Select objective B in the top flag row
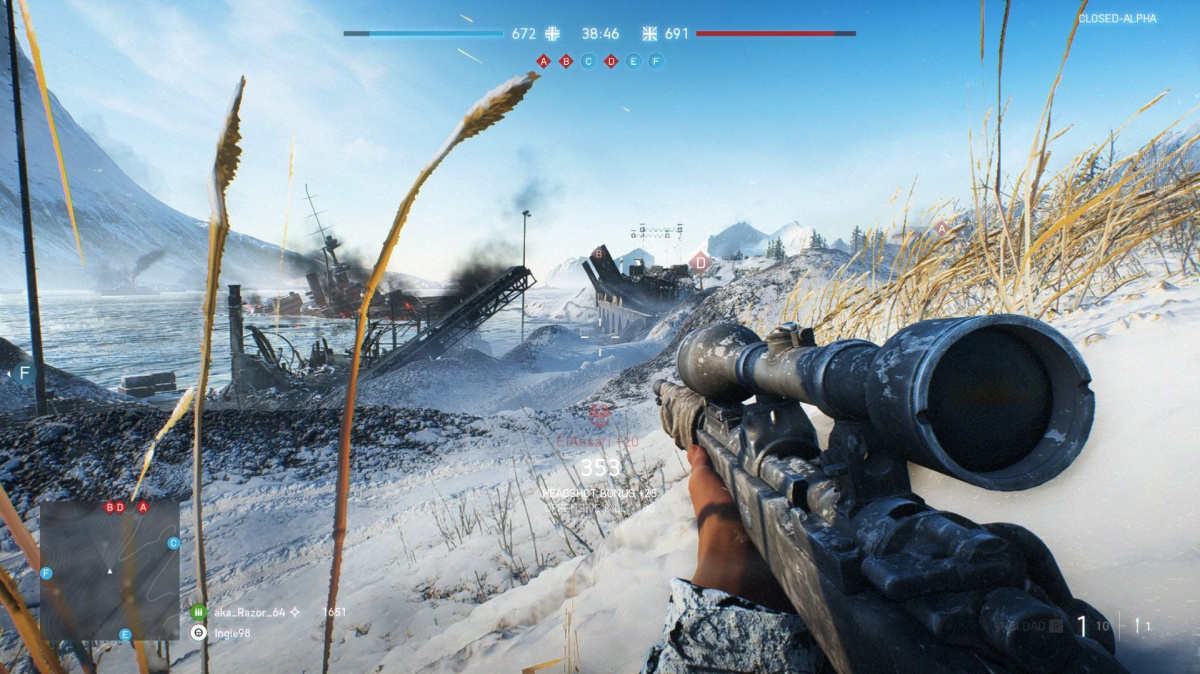 566,61
